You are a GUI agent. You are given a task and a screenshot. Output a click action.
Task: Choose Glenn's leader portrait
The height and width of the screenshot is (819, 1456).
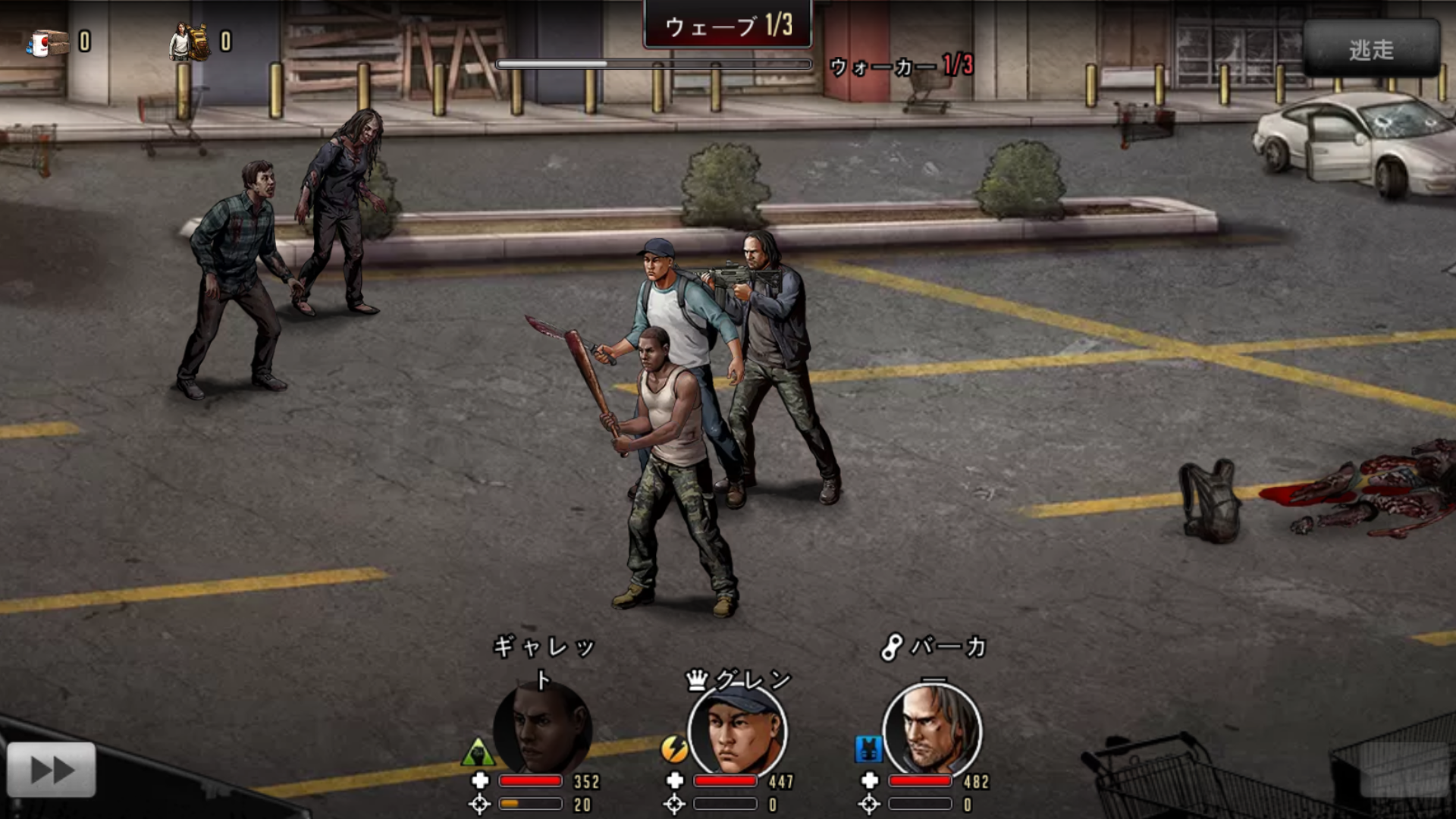coord(737,730)
